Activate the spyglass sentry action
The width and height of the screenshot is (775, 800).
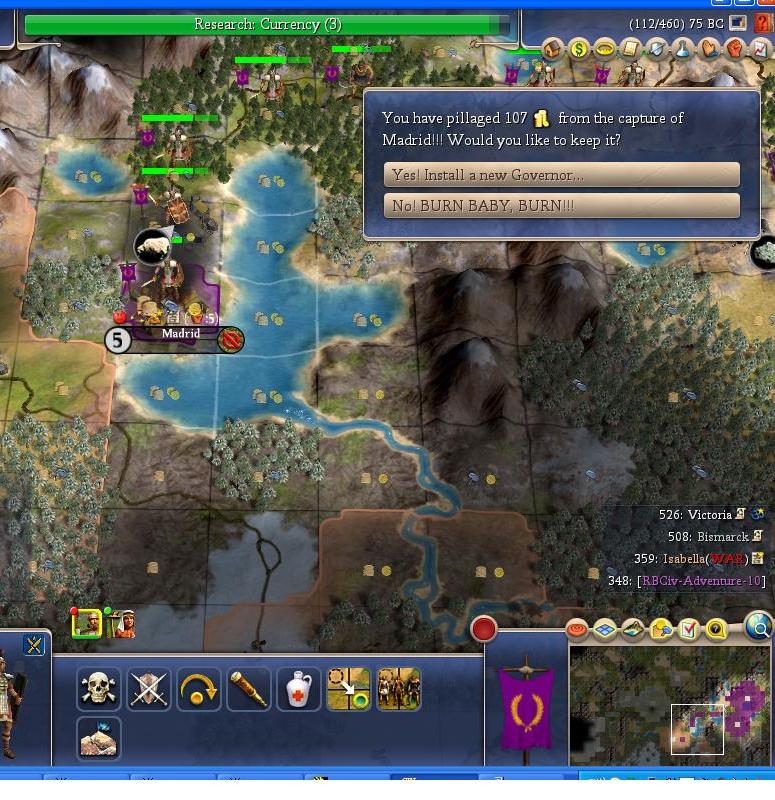(248, 689)
